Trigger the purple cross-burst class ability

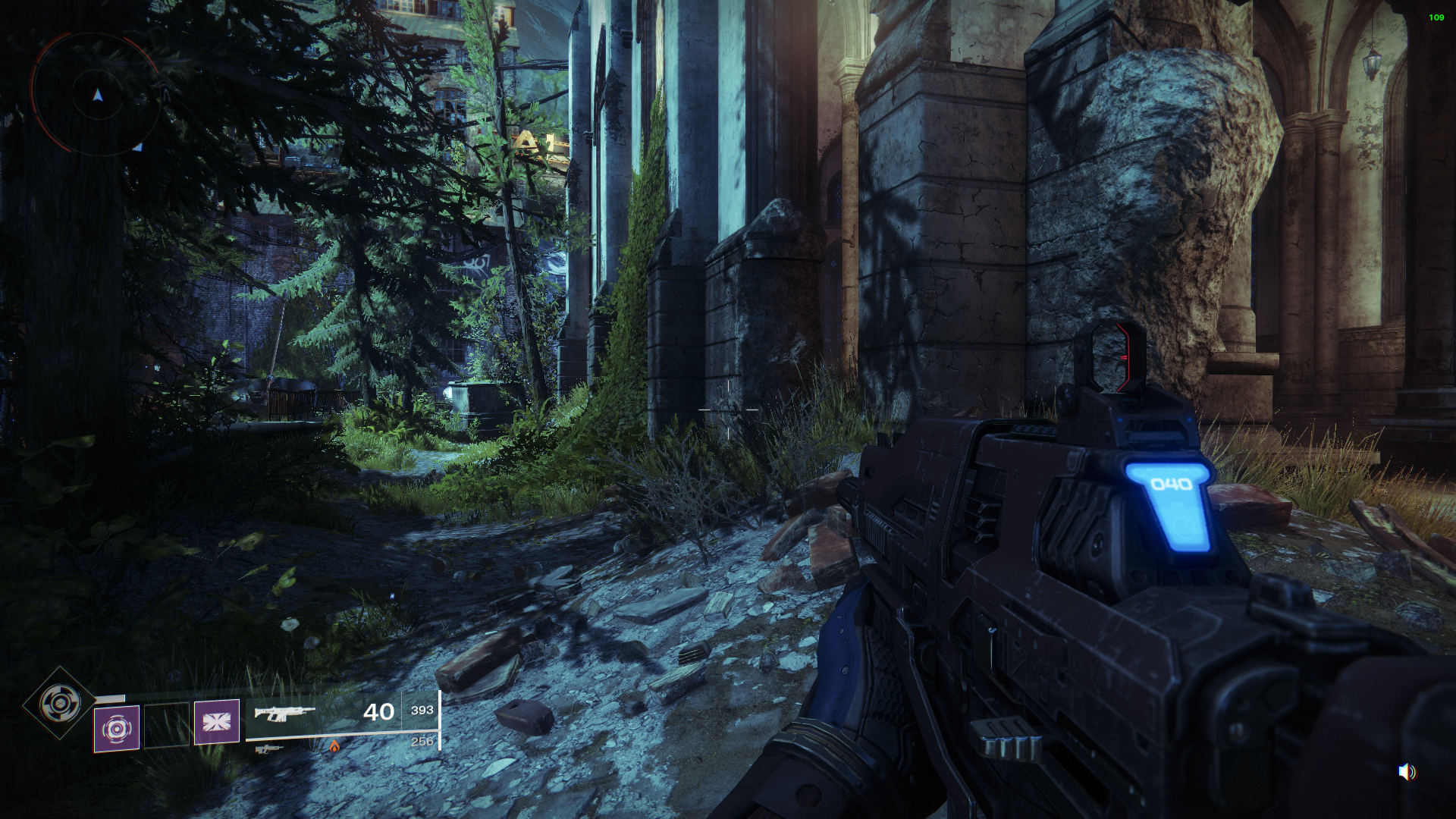tap(217, 721)
